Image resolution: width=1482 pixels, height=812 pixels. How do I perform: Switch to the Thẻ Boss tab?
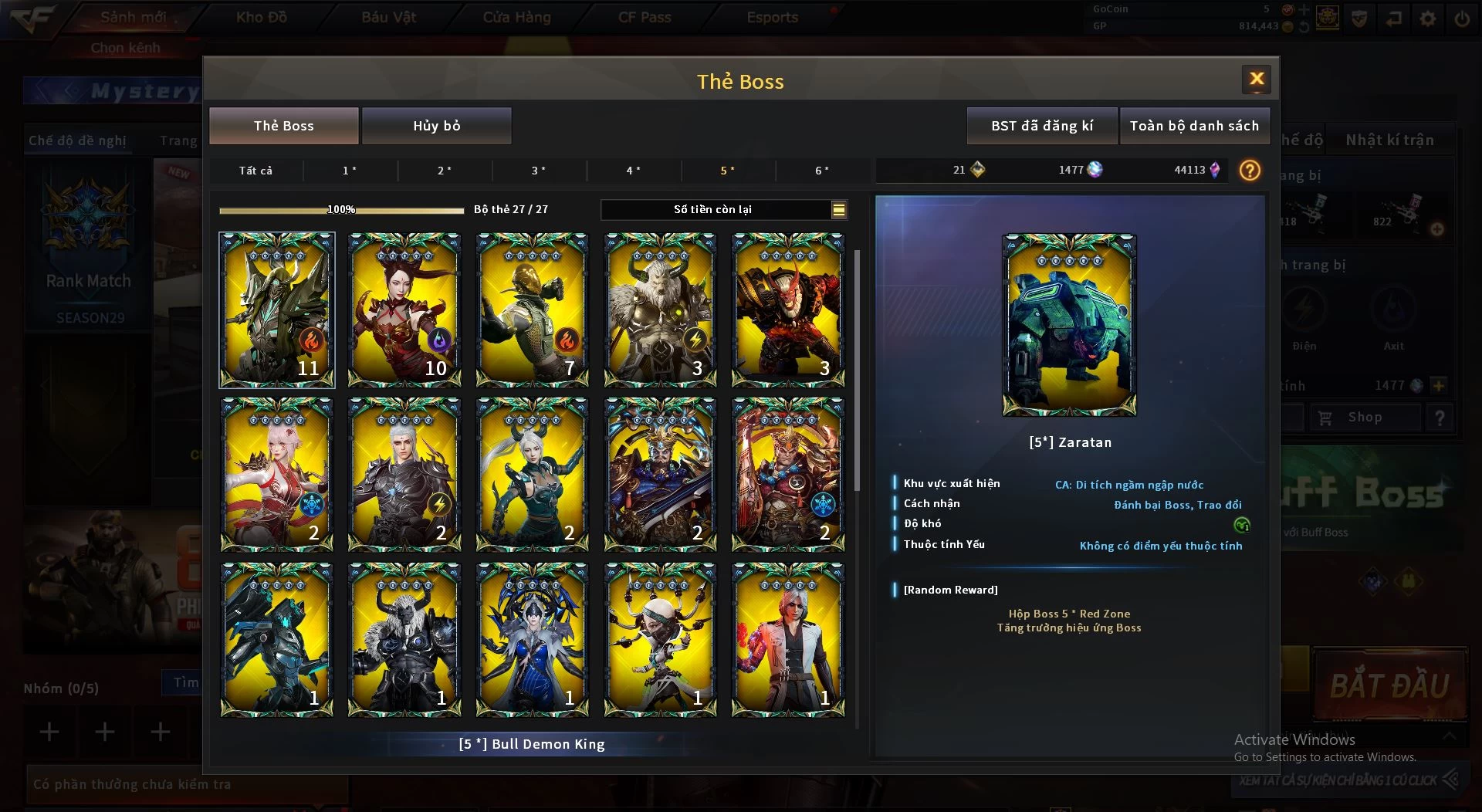(x=283, y=126)
